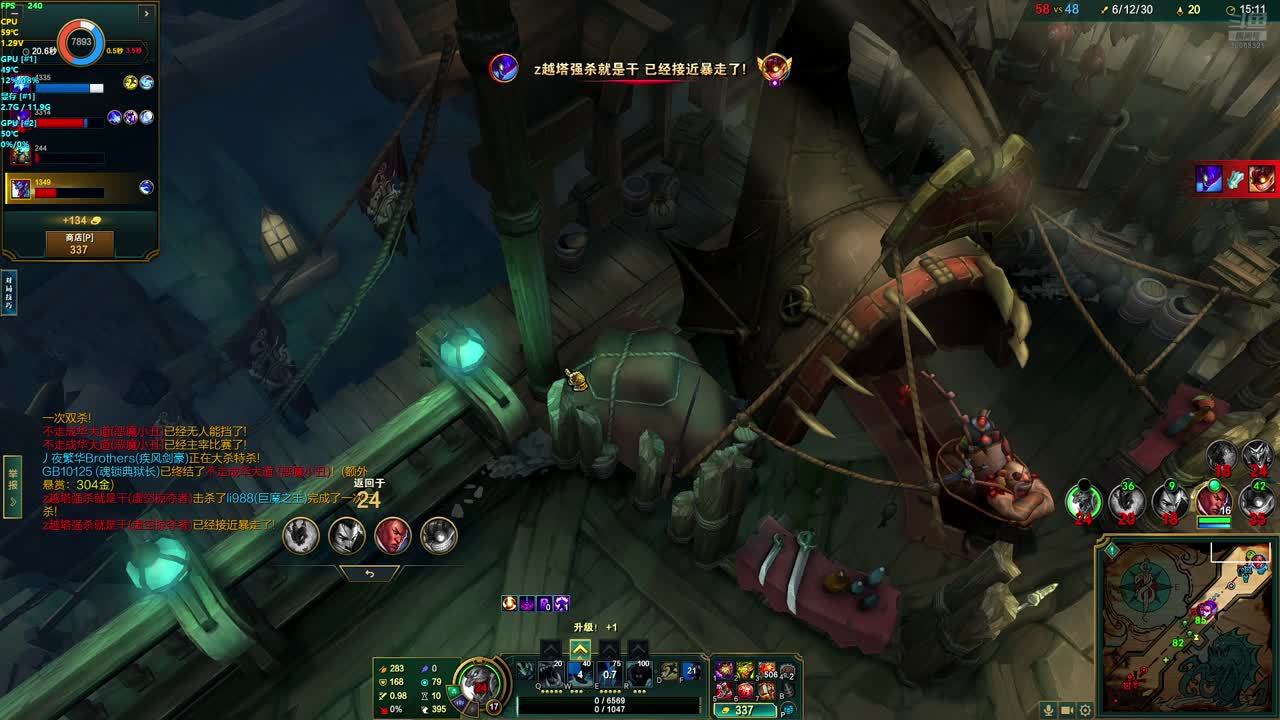Viewport: 1280px width, 720px height.
Task: Open settings gear beside the minimap
Action: point(1085,710)
